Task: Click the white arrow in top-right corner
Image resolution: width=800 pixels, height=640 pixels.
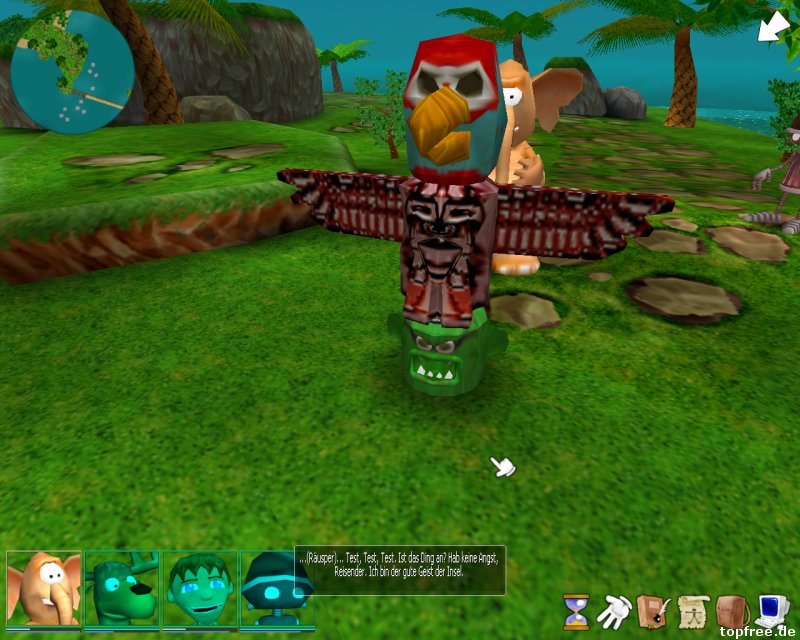Action: tap(772, 26)
